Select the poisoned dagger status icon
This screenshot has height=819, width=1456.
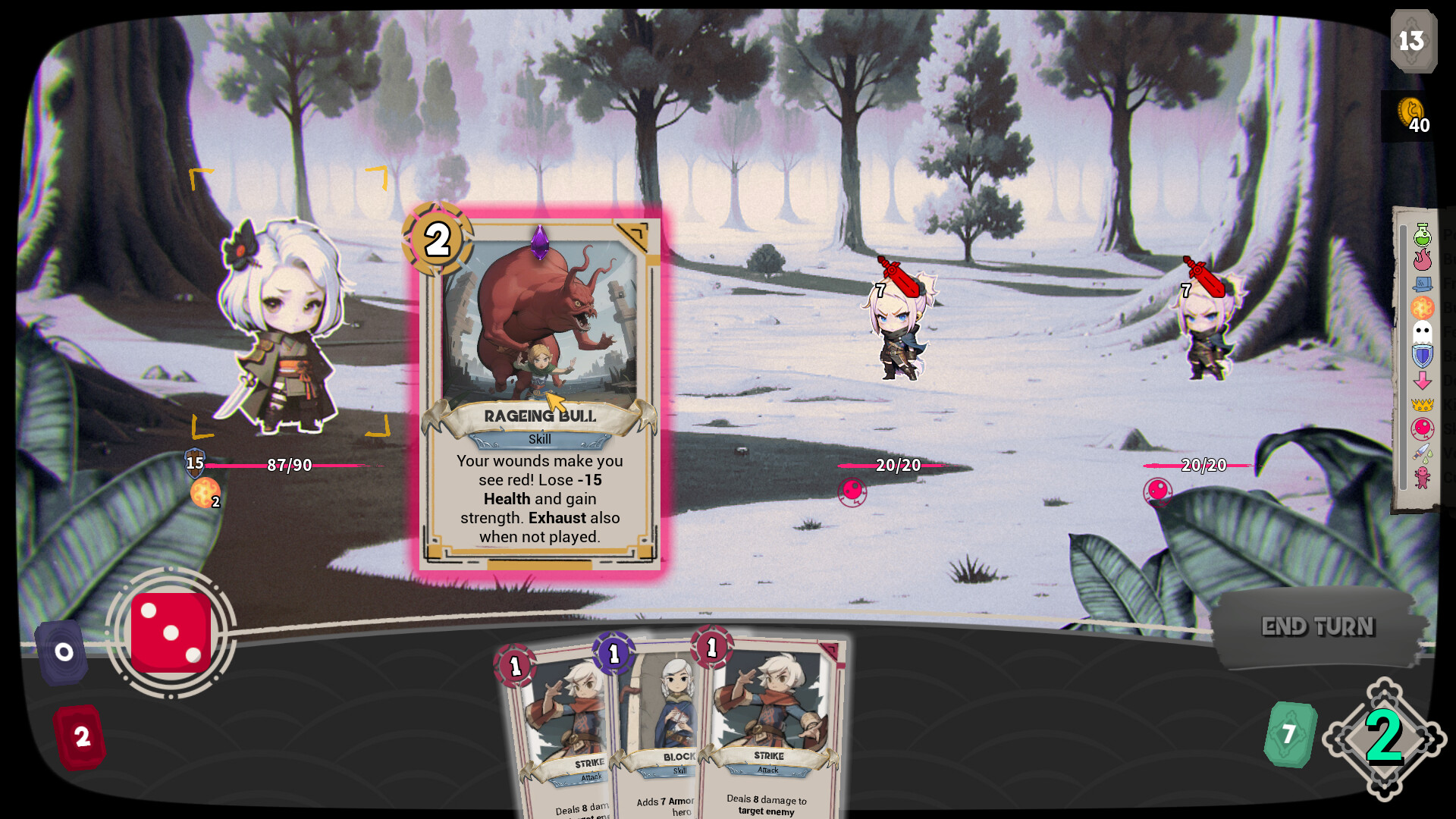(1423, 453)
